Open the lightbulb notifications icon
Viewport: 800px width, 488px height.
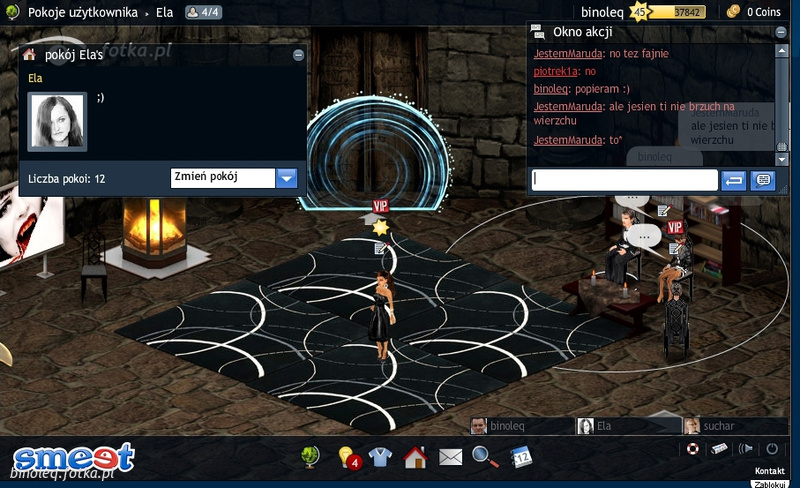[x=348, y=457]
